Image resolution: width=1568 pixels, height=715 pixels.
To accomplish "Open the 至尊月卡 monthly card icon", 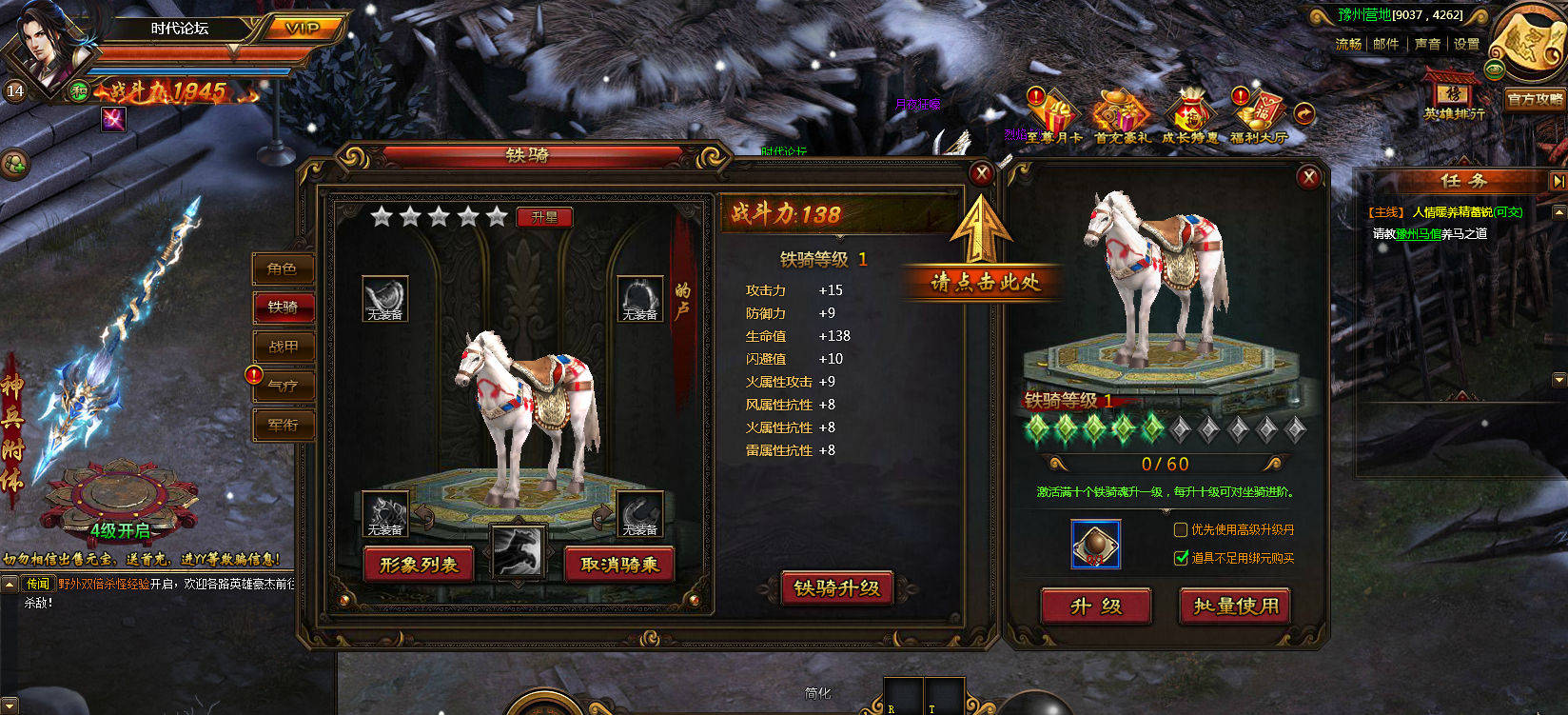I will coord(1053,116).
